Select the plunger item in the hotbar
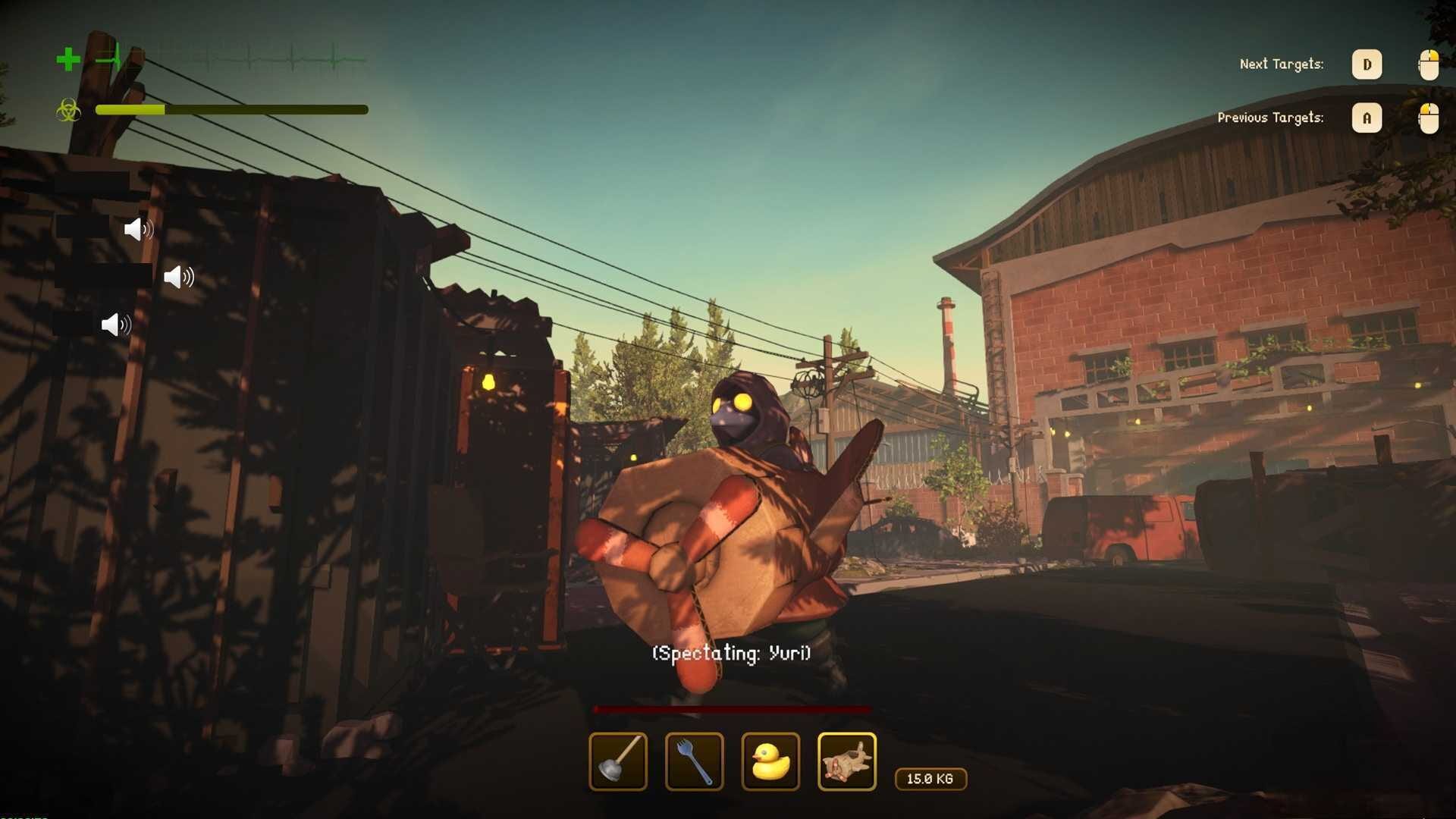The height and width of the screenshot is (819, 1456). click(617, 761)
